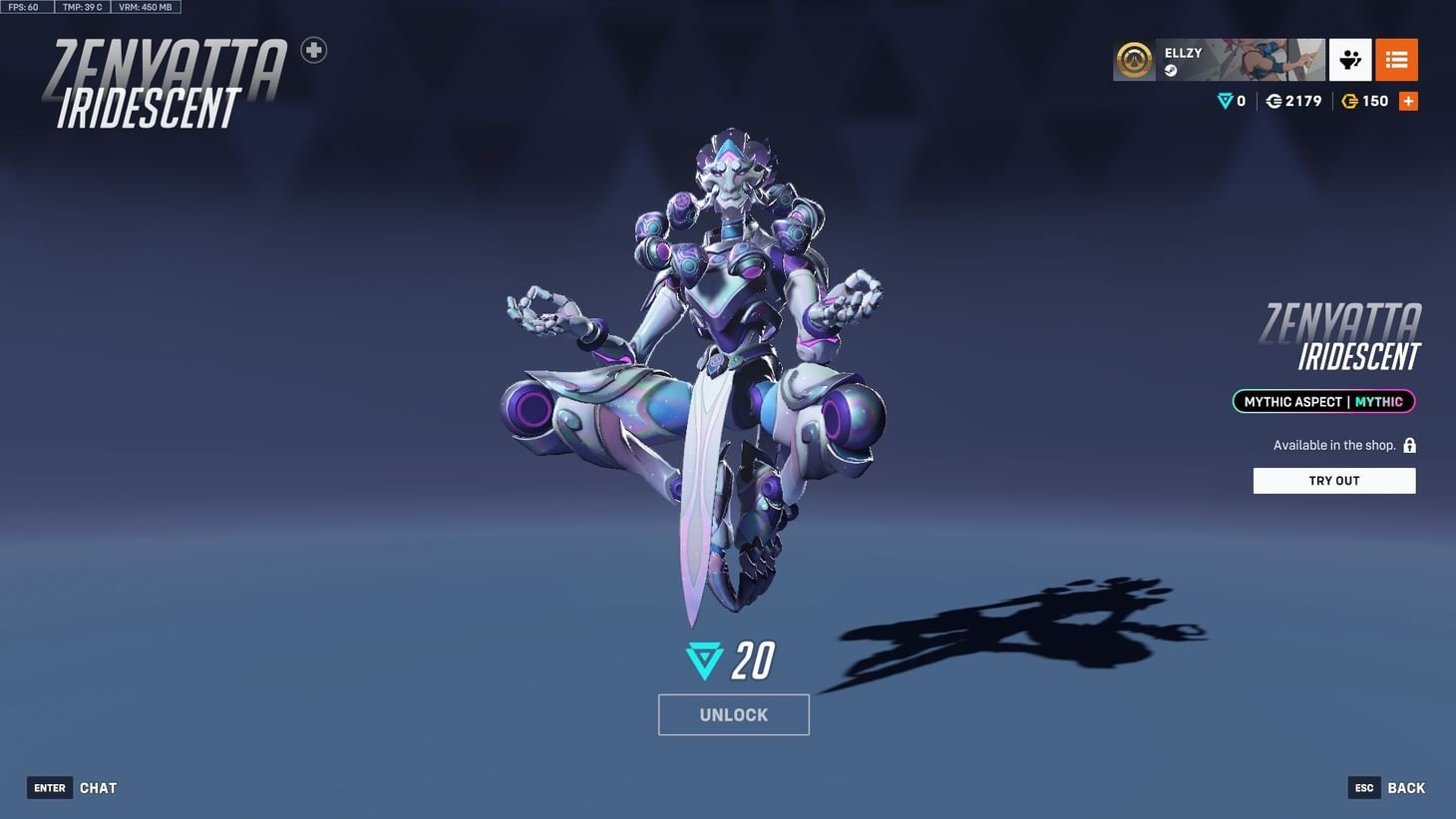Click lock icon beside 'Available in the shop'

(x=1409, y=445)
